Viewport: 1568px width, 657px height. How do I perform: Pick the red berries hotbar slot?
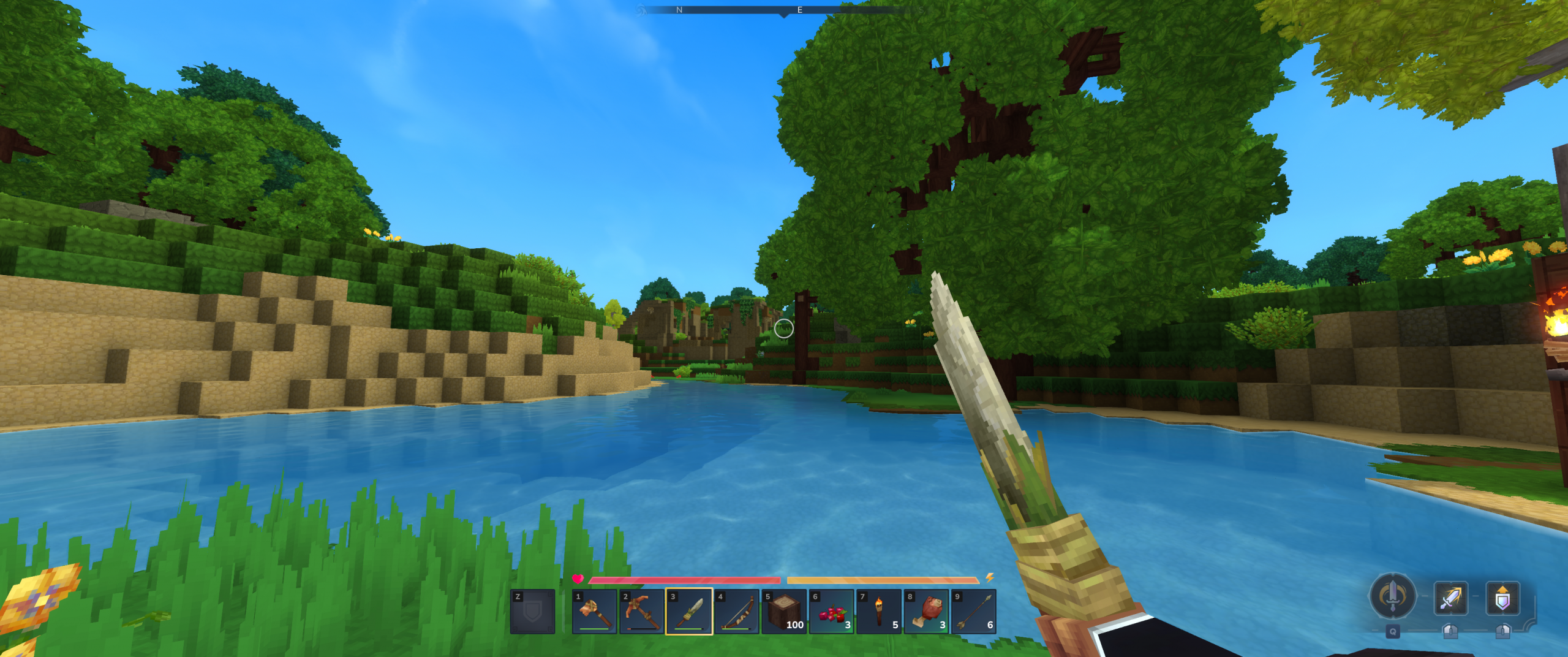[x=831, y=612]
